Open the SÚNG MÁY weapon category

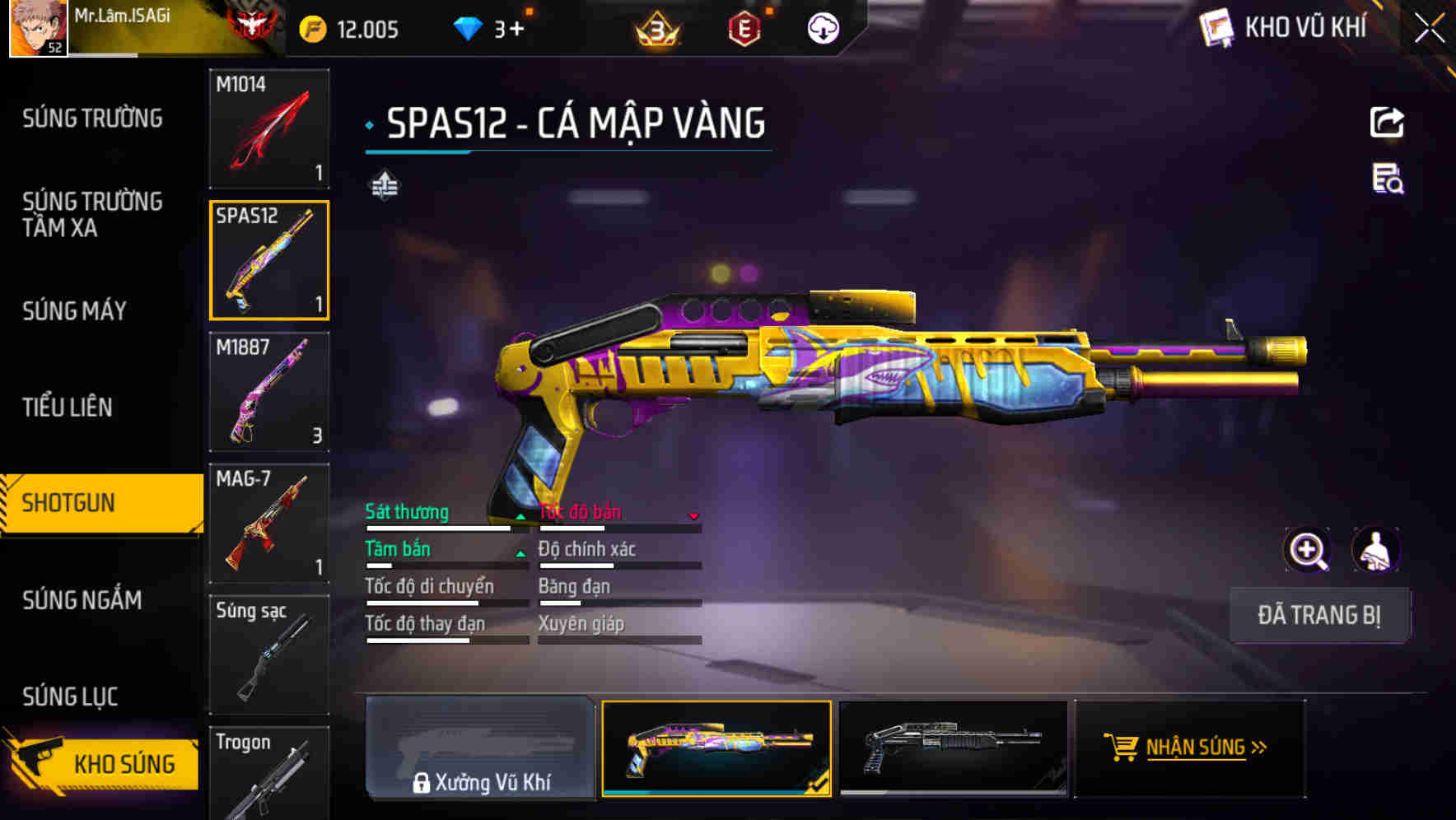pos(74,311)
